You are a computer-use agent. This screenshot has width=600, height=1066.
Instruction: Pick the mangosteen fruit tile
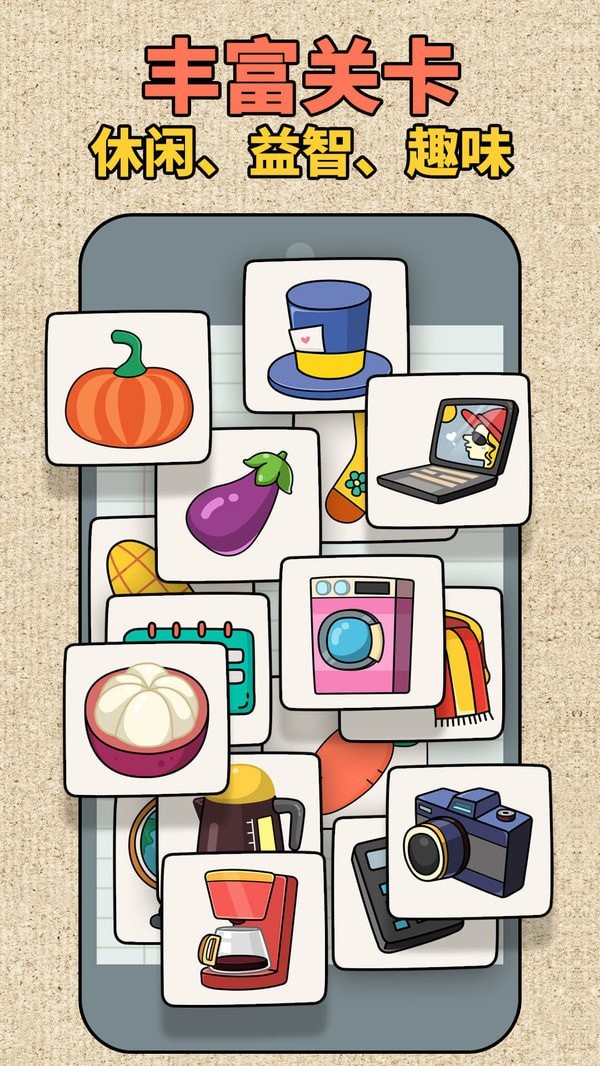(146, 717)
